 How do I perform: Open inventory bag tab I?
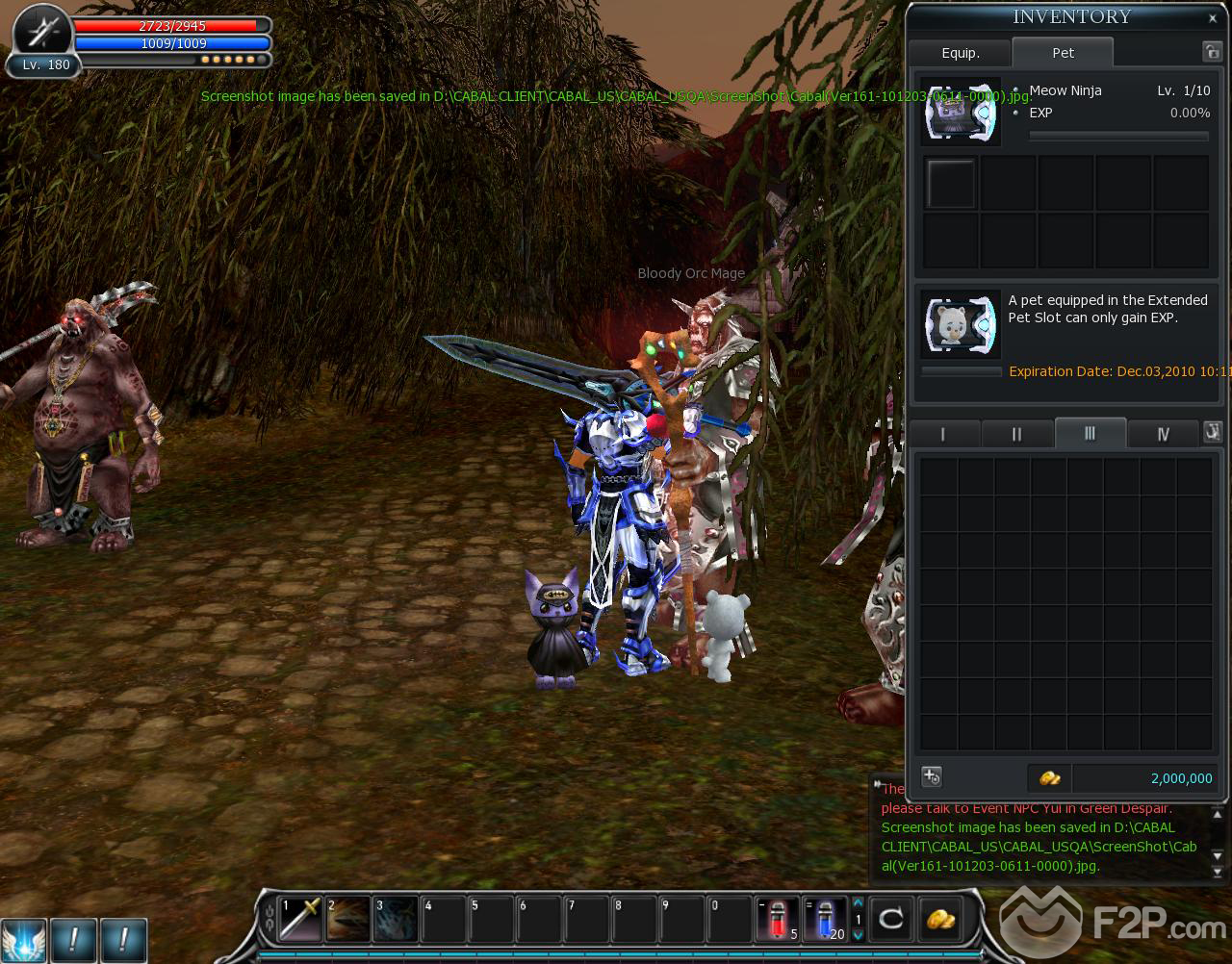943,434
